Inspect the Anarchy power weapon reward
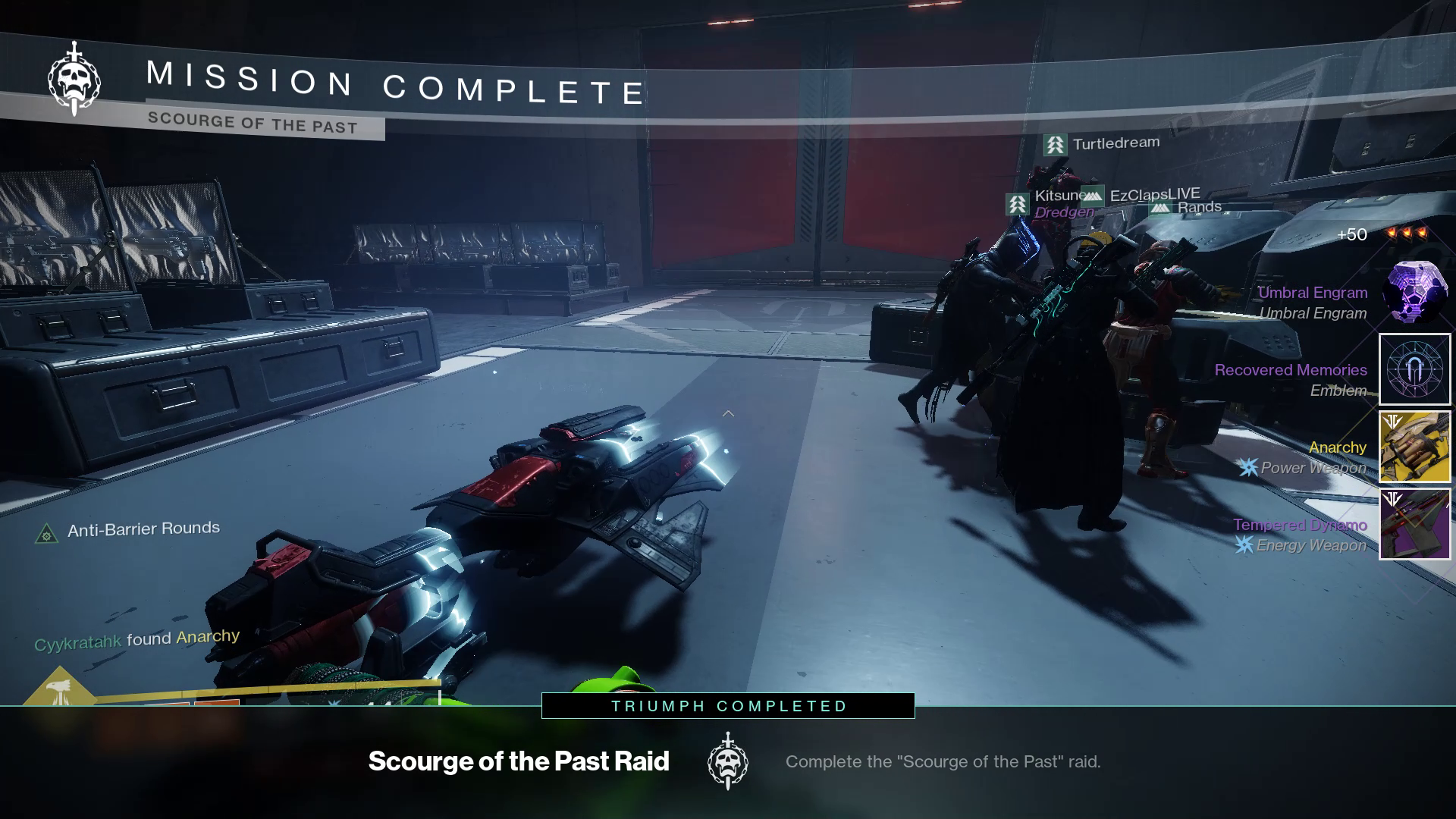This screenshot has width=1456, height=819. click(x=1414, y=447)
